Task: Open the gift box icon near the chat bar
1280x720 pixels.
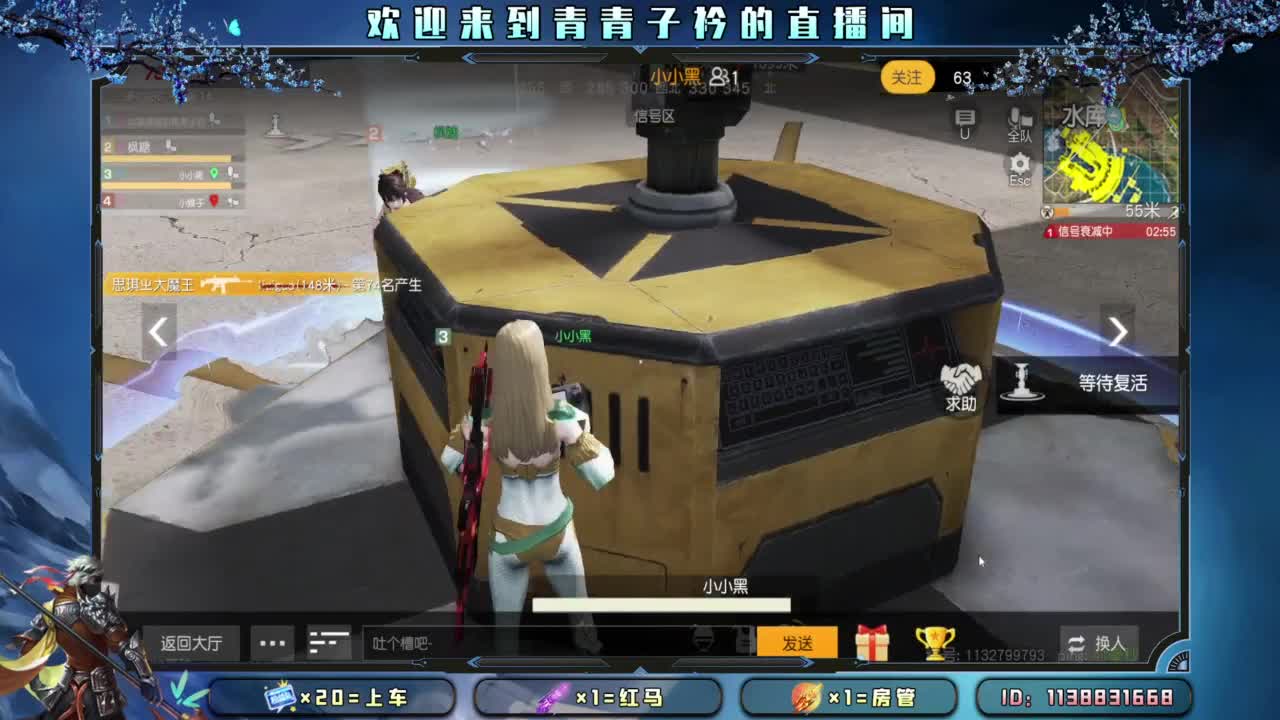Action: point(875,643)
